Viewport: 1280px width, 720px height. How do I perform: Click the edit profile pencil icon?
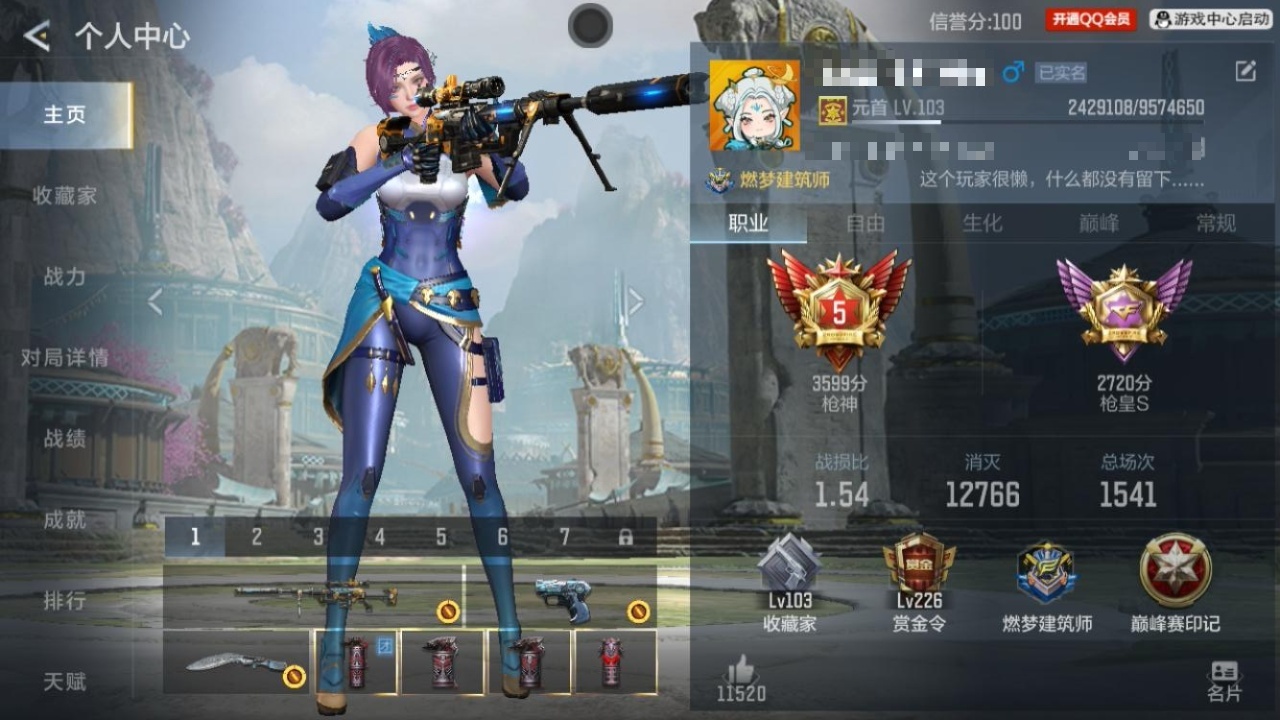(x=1245, y=71)
